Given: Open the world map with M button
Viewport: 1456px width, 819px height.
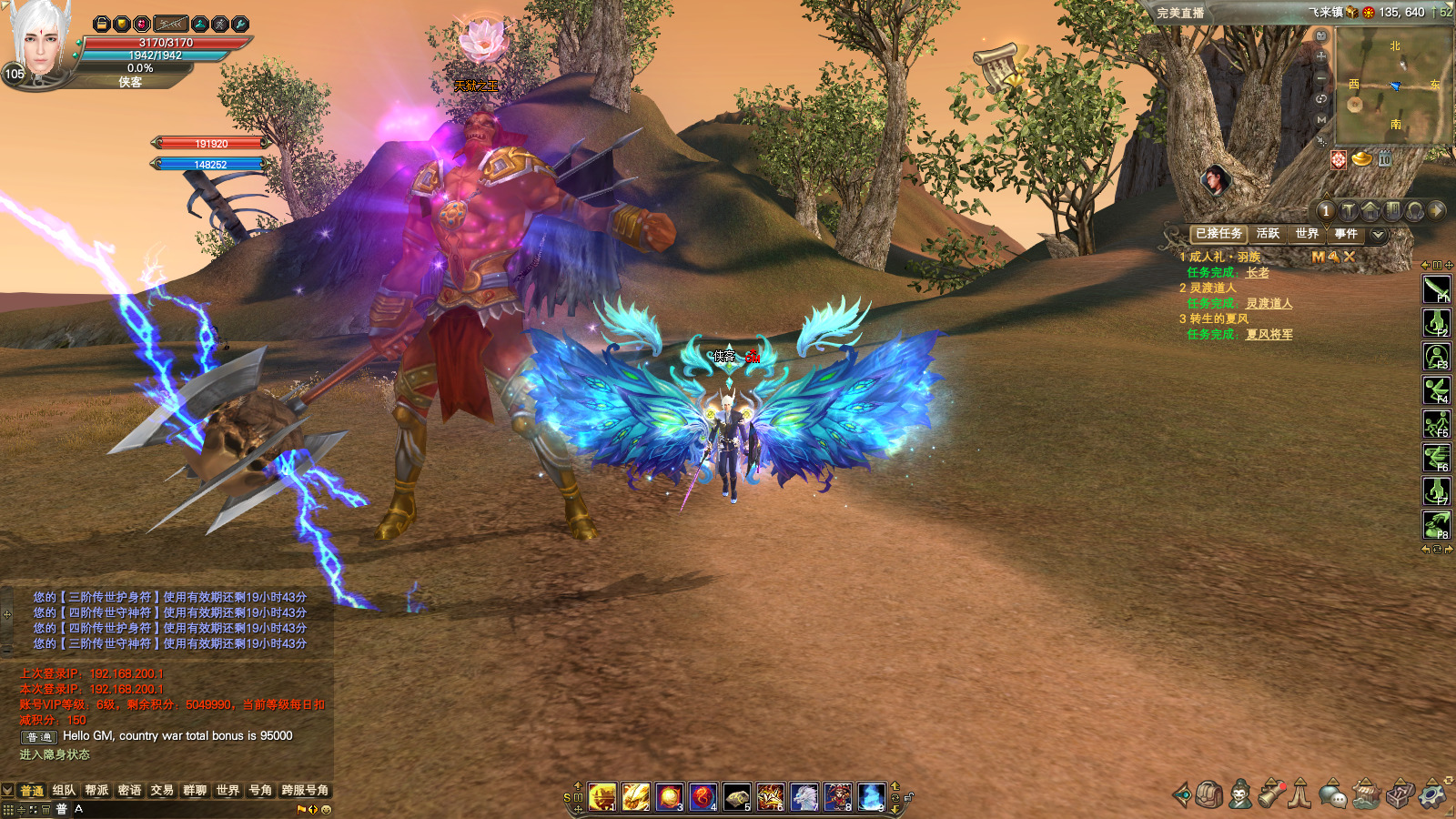Looking at the screenshot, I should click(x=1321, y=119).
